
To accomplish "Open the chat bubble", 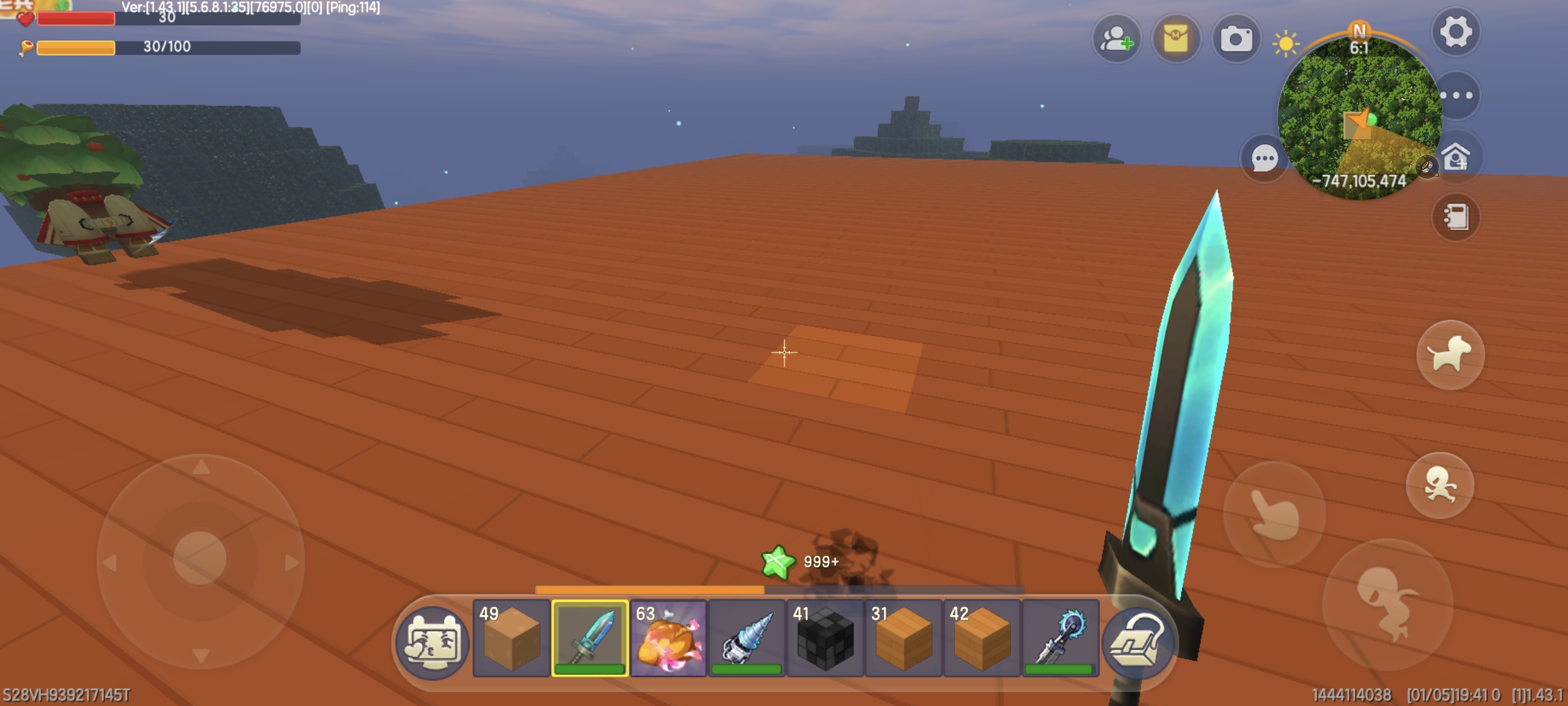I will (1264, 159).
